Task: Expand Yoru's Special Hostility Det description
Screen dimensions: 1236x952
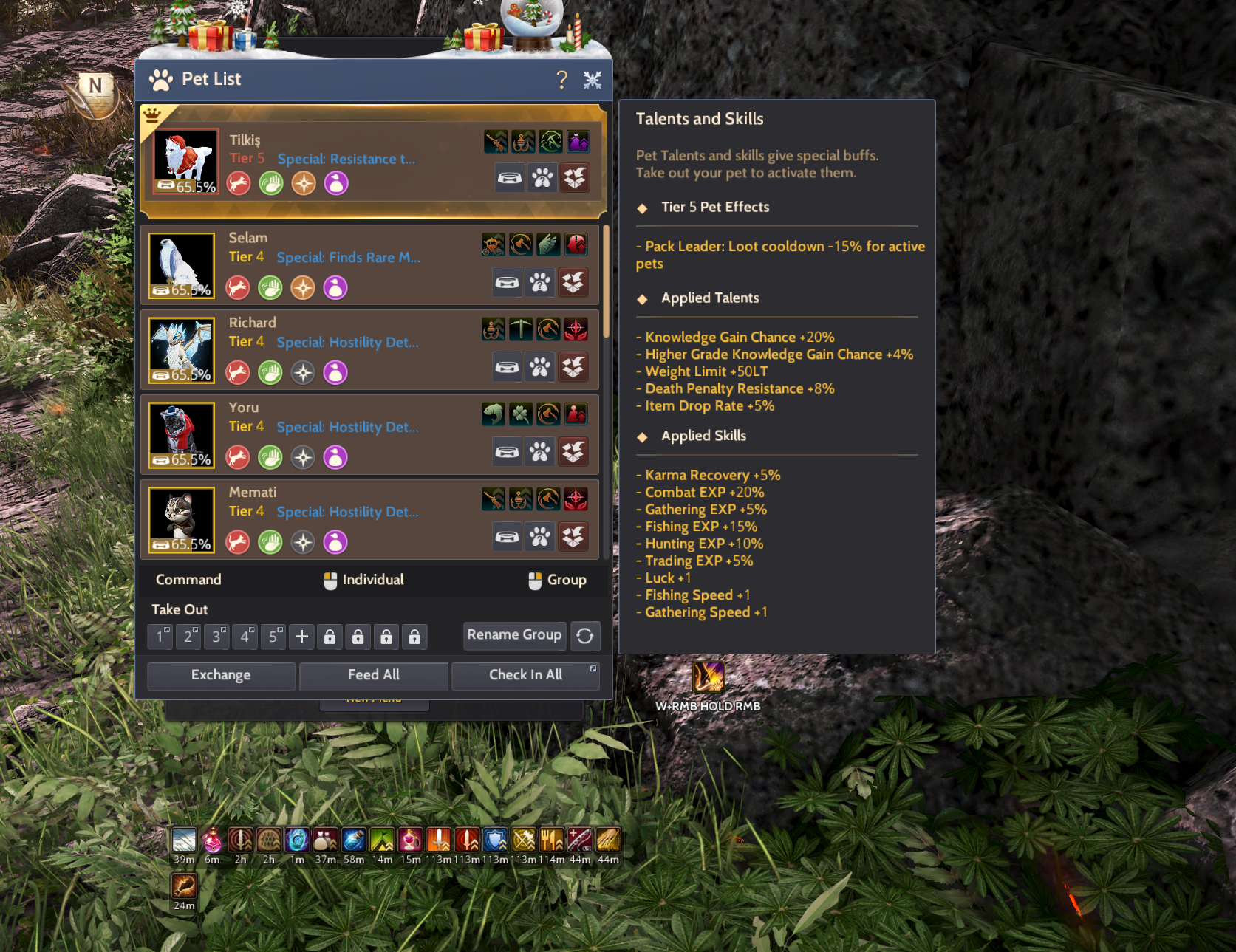Action: click(347, 427)
